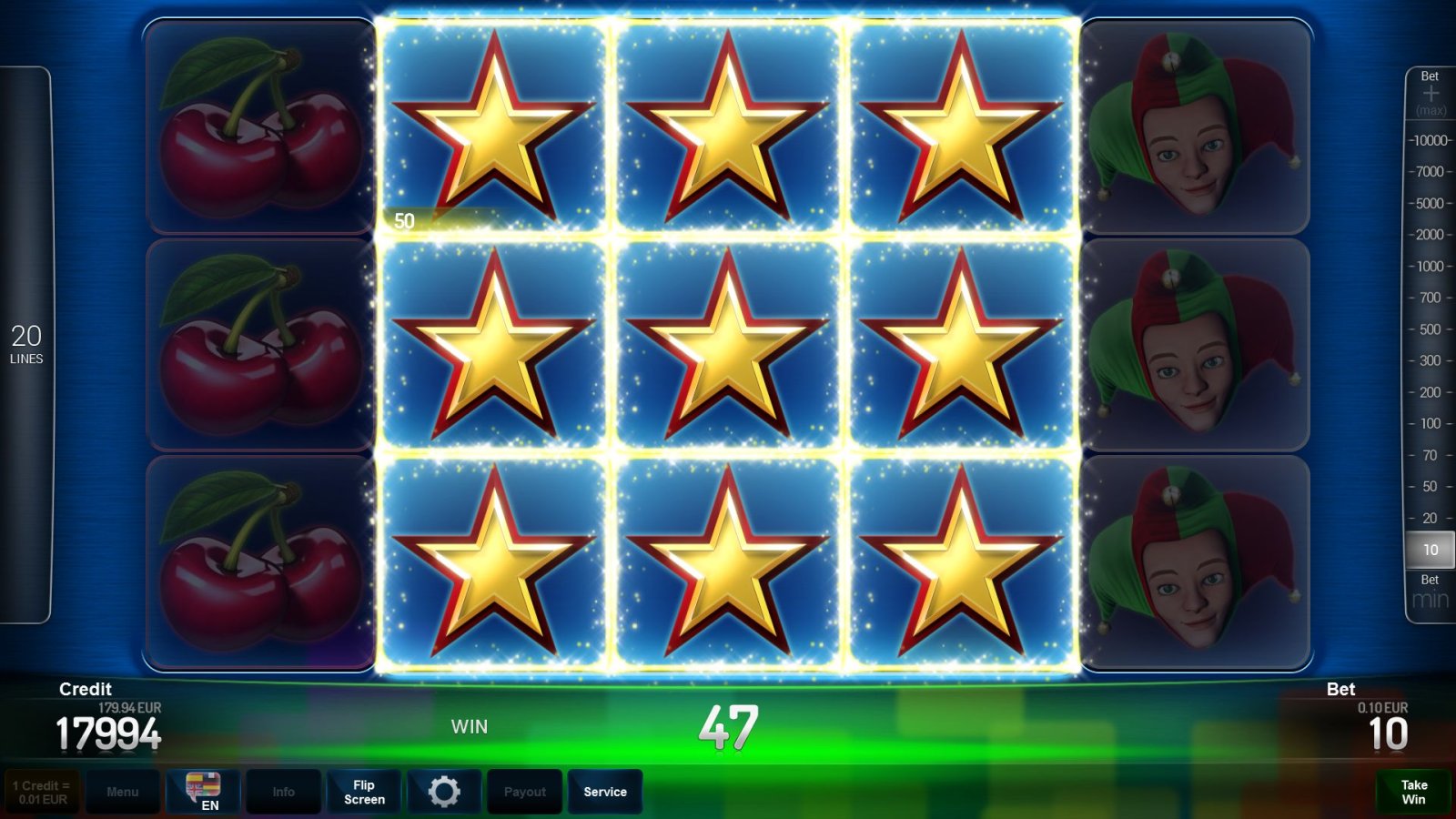The height and width of the screenshot is (819, 1456).
Task: Open the Info screen
Action: coord(283,791)
